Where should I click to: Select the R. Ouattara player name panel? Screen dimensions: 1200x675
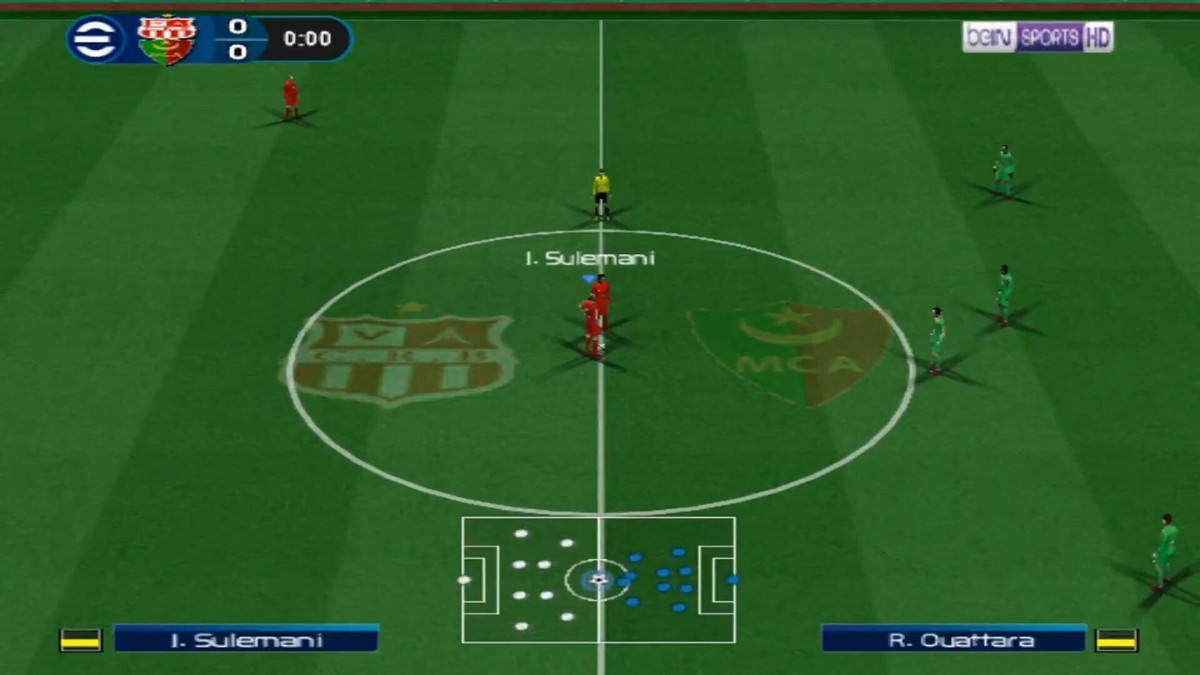pyautogui.click(x=953, y=639)
